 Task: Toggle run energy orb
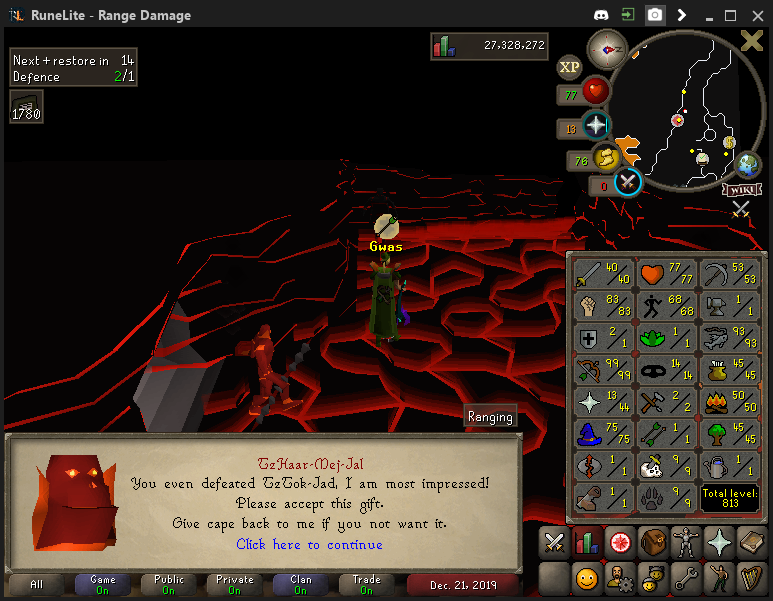point(605,157)
